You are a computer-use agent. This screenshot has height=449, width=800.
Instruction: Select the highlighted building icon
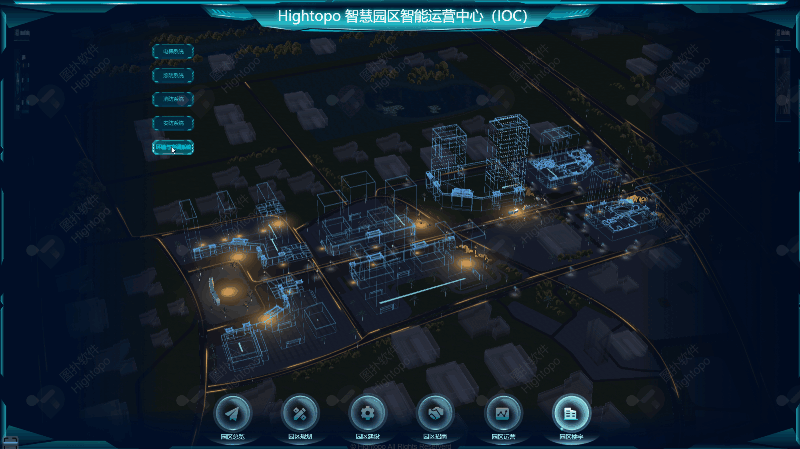571,412
